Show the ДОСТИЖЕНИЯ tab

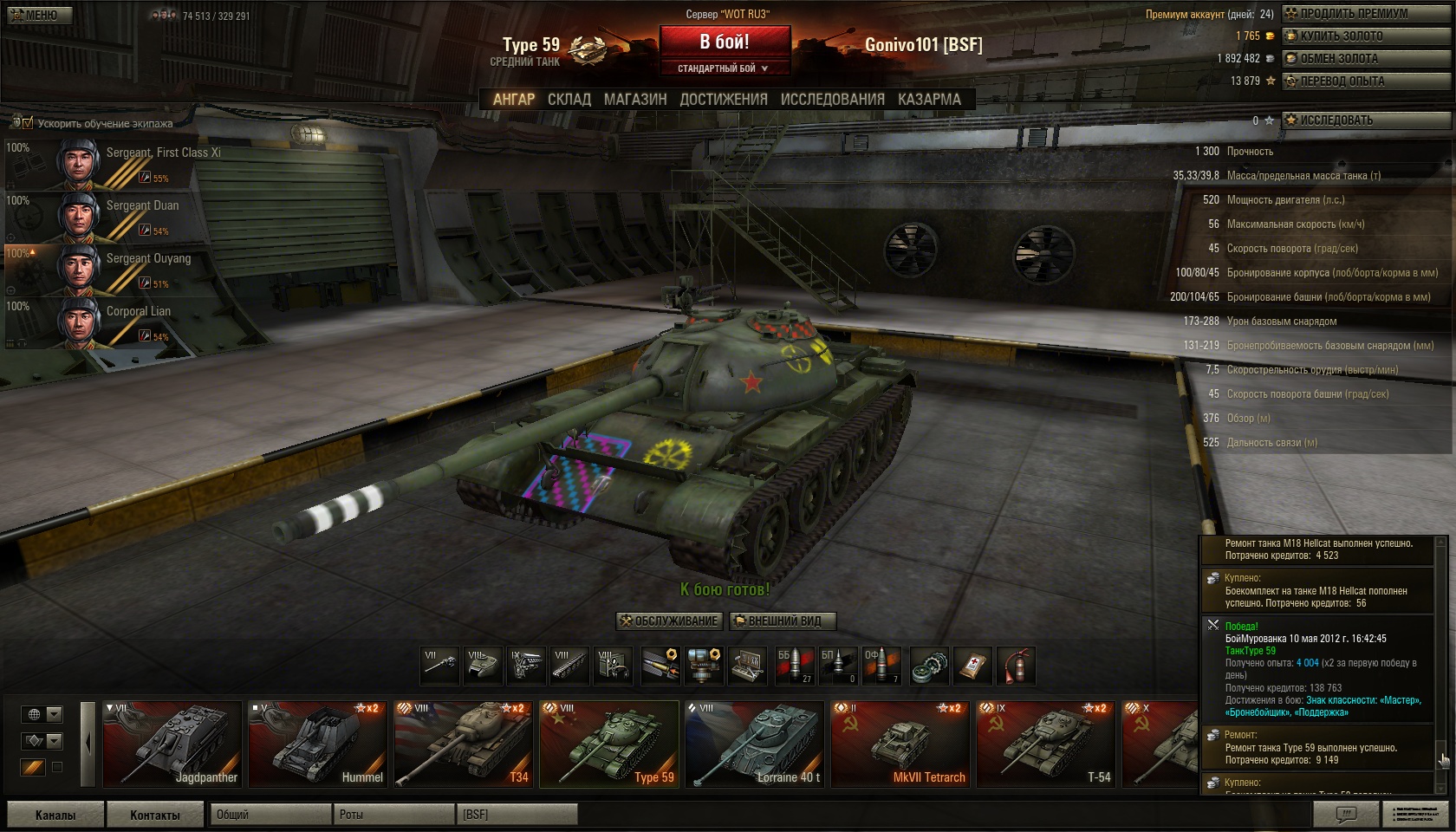pos(724,100)
